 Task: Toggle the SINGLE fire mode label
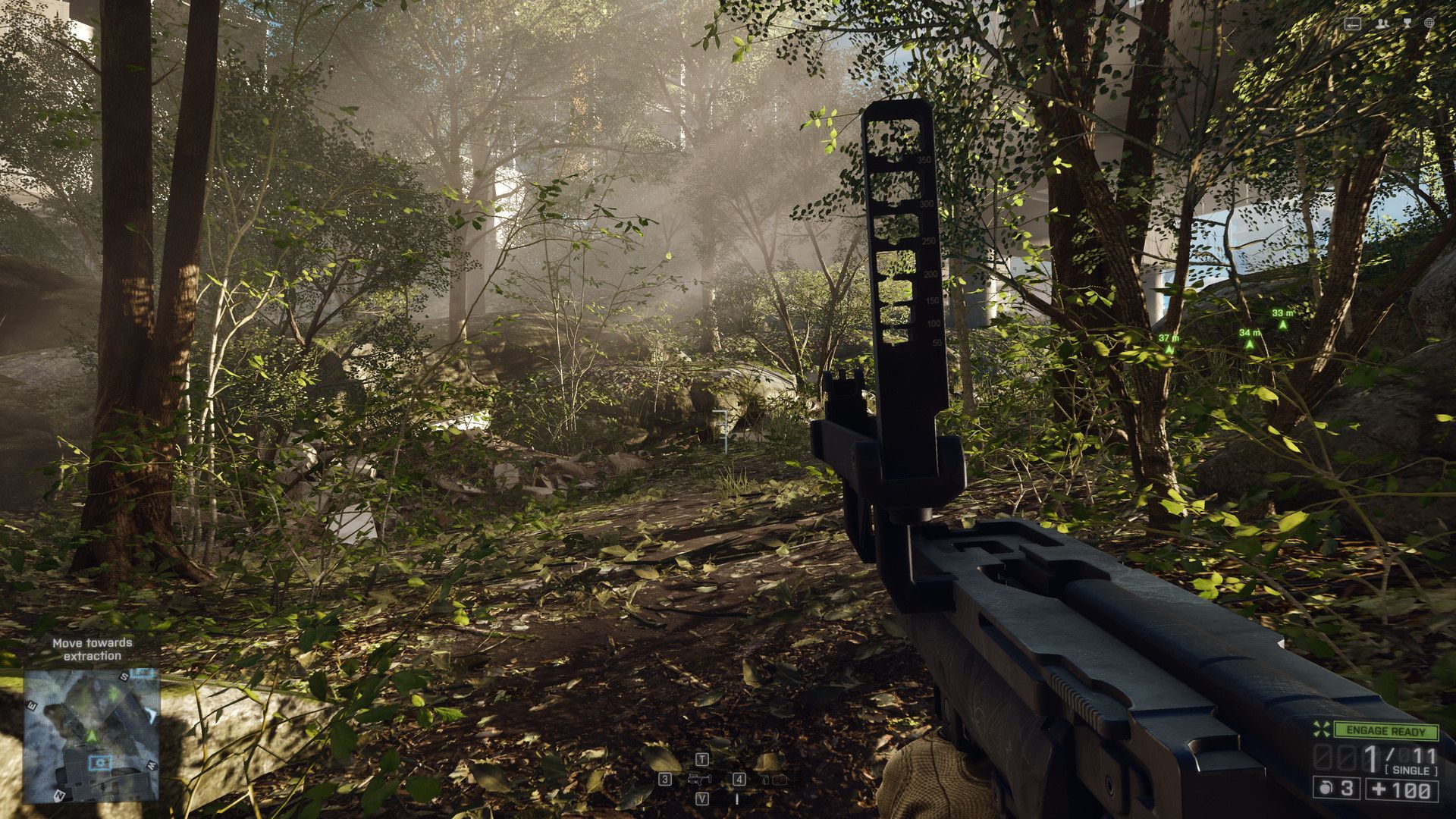1410,770
